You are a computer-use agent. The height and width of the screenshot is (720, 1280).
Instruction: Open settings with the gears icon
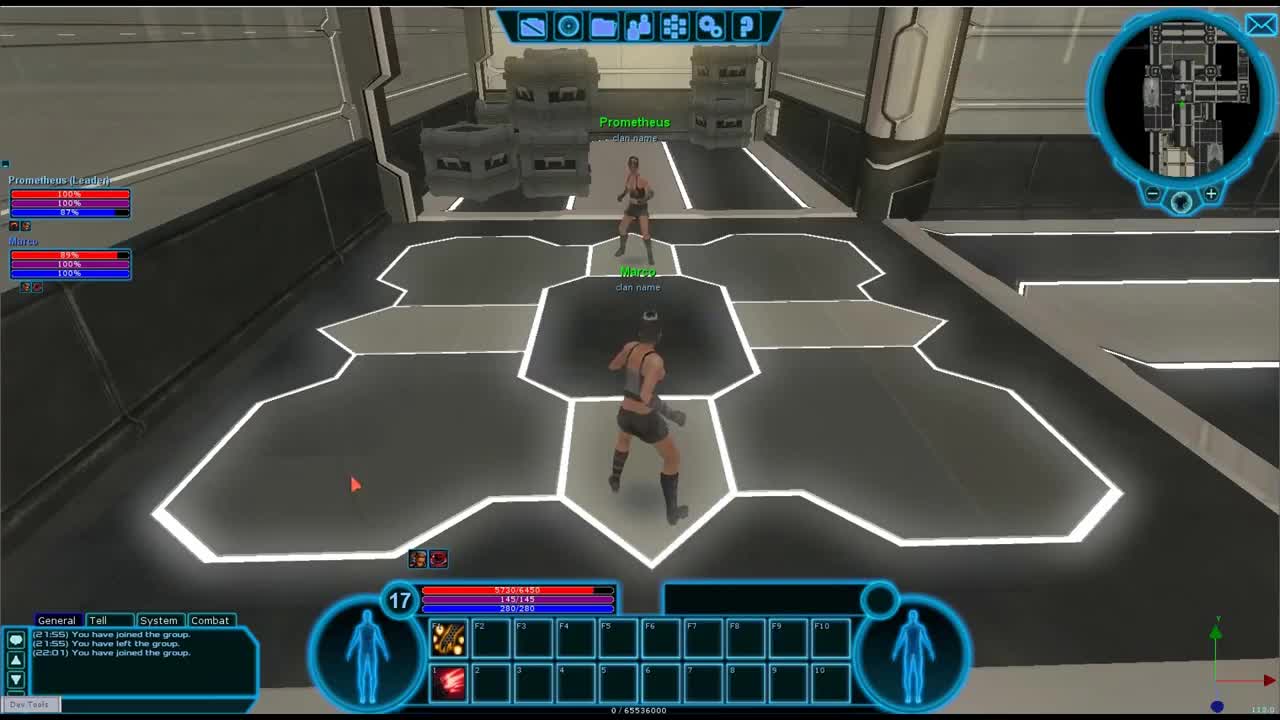tap(711, 27)
